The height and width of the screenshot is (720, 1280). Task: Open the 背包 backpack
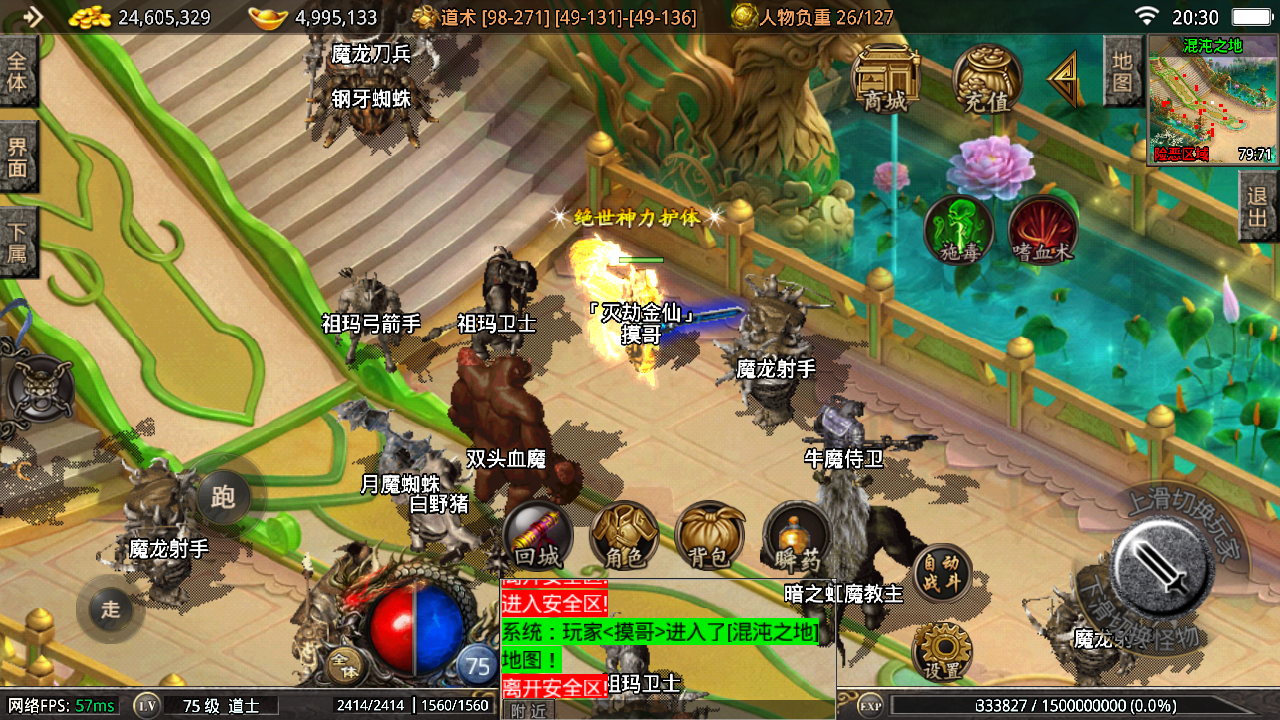point(710,536)
